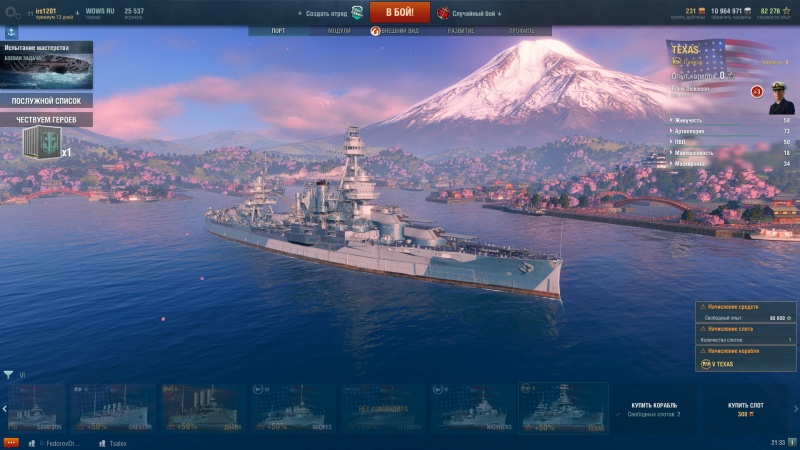Open the РАЗВИТИЕ tab
The image size is (800, 450).
coord(461,31)
